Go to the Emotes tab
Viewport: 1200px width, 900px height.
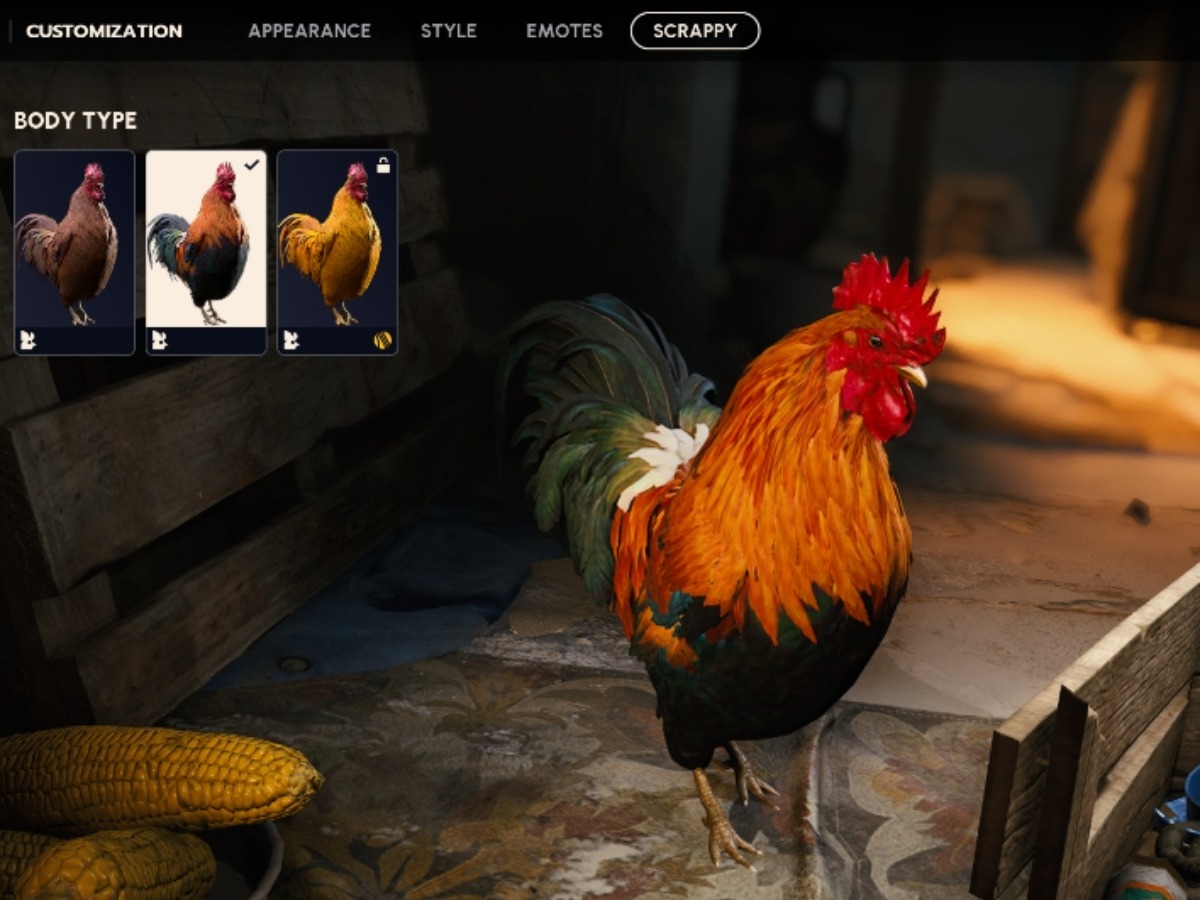pyautogui.click(x=564, y=31)
